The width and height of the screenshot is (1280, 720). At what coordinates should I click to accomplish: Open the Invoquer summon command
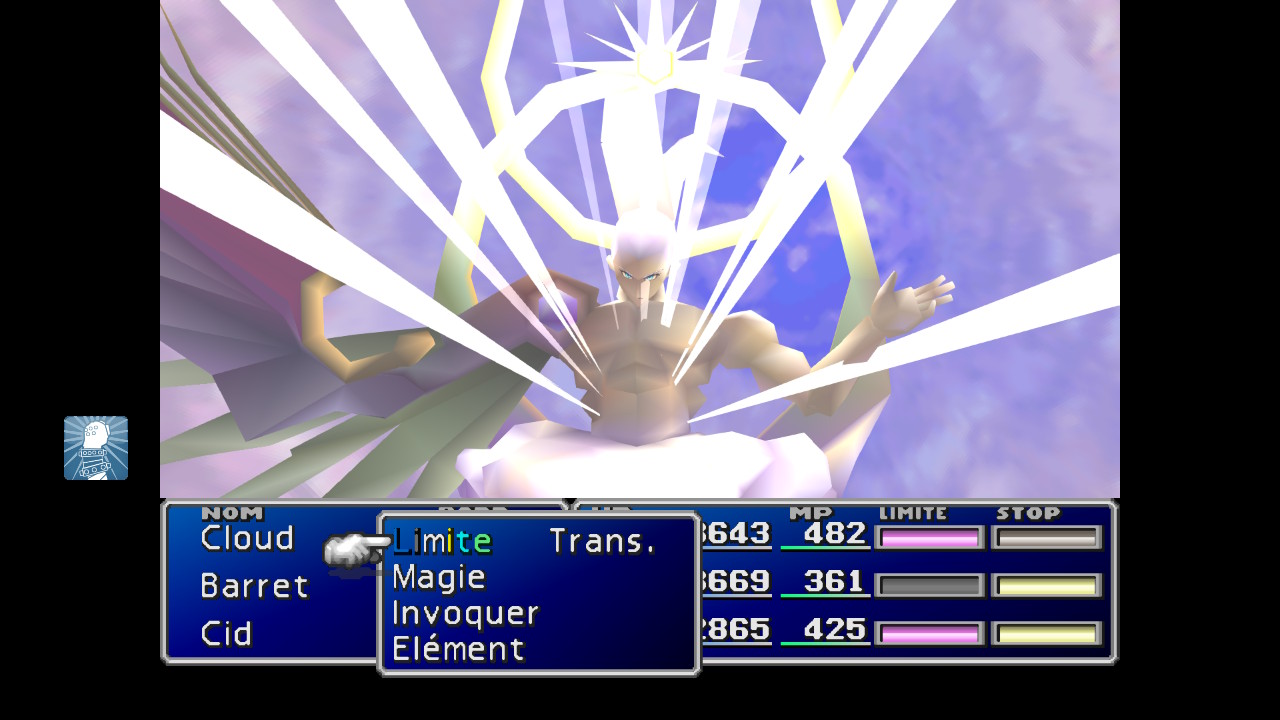465,614
